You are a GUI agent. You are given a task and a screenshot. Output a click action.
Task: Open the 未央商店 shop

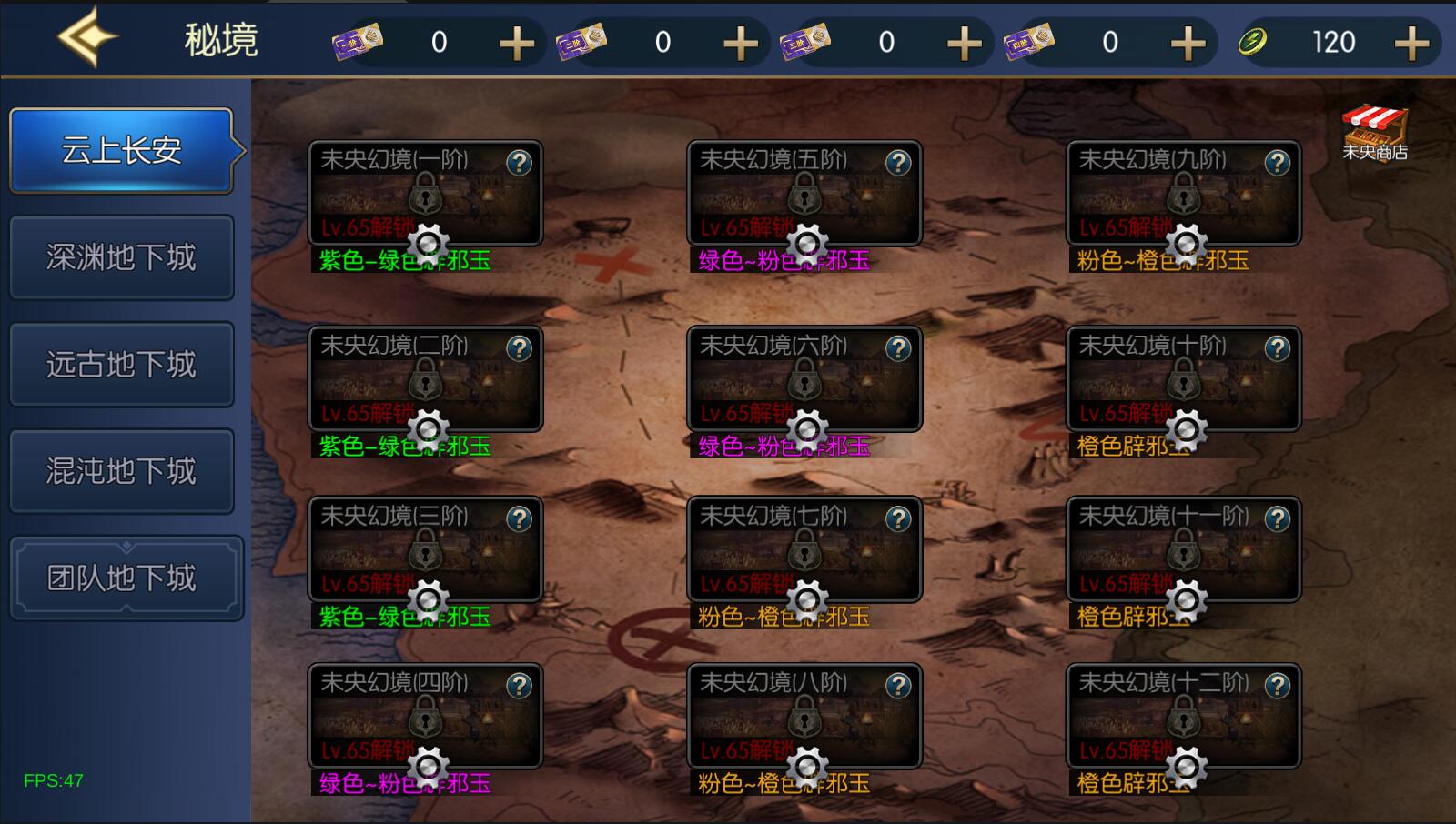click(x=1374, y=133)
